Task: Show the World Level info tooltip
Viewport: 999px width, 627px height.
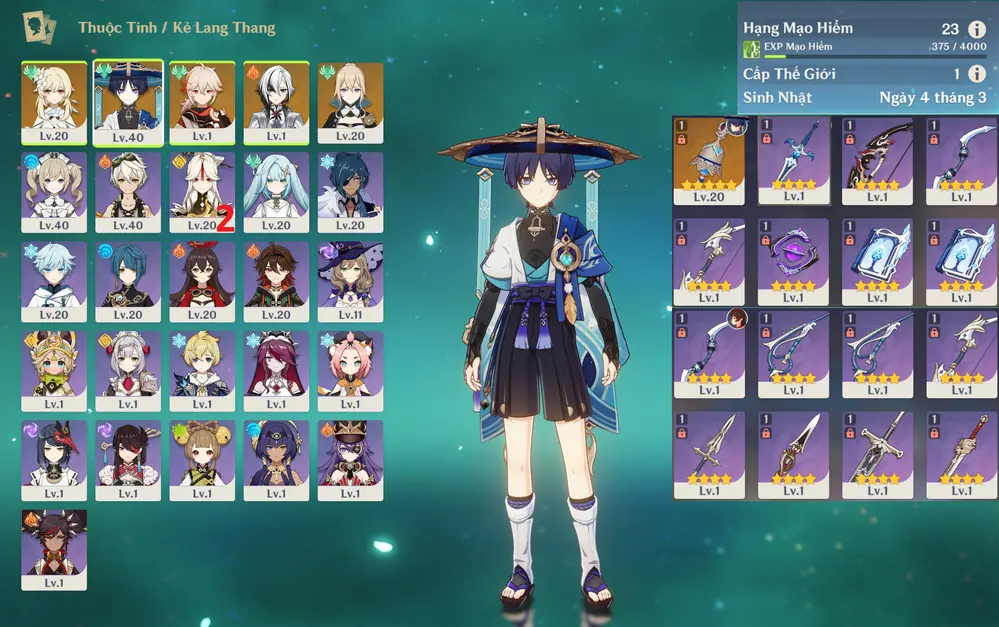Action: (977, 73)
